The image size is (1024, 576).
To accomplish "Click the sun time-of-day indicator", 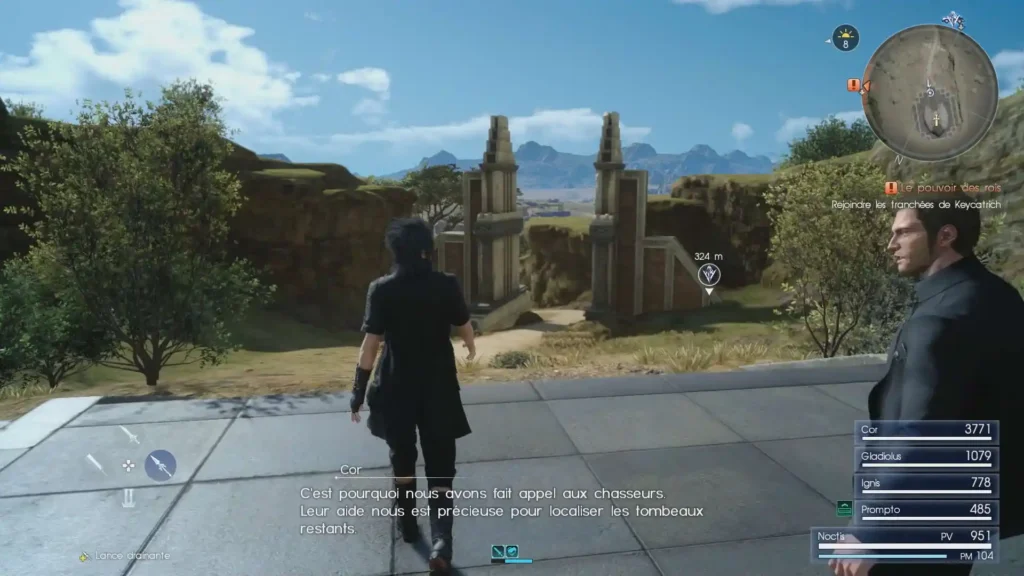I will [x=846, y=37].
